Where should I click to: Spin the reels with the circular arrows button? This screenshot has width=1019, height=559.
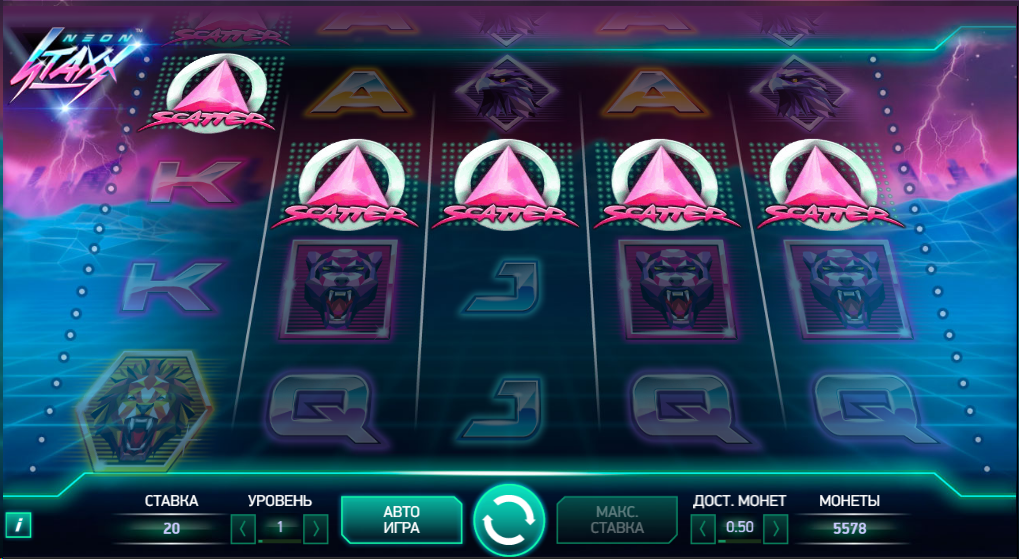pos(509,520)
